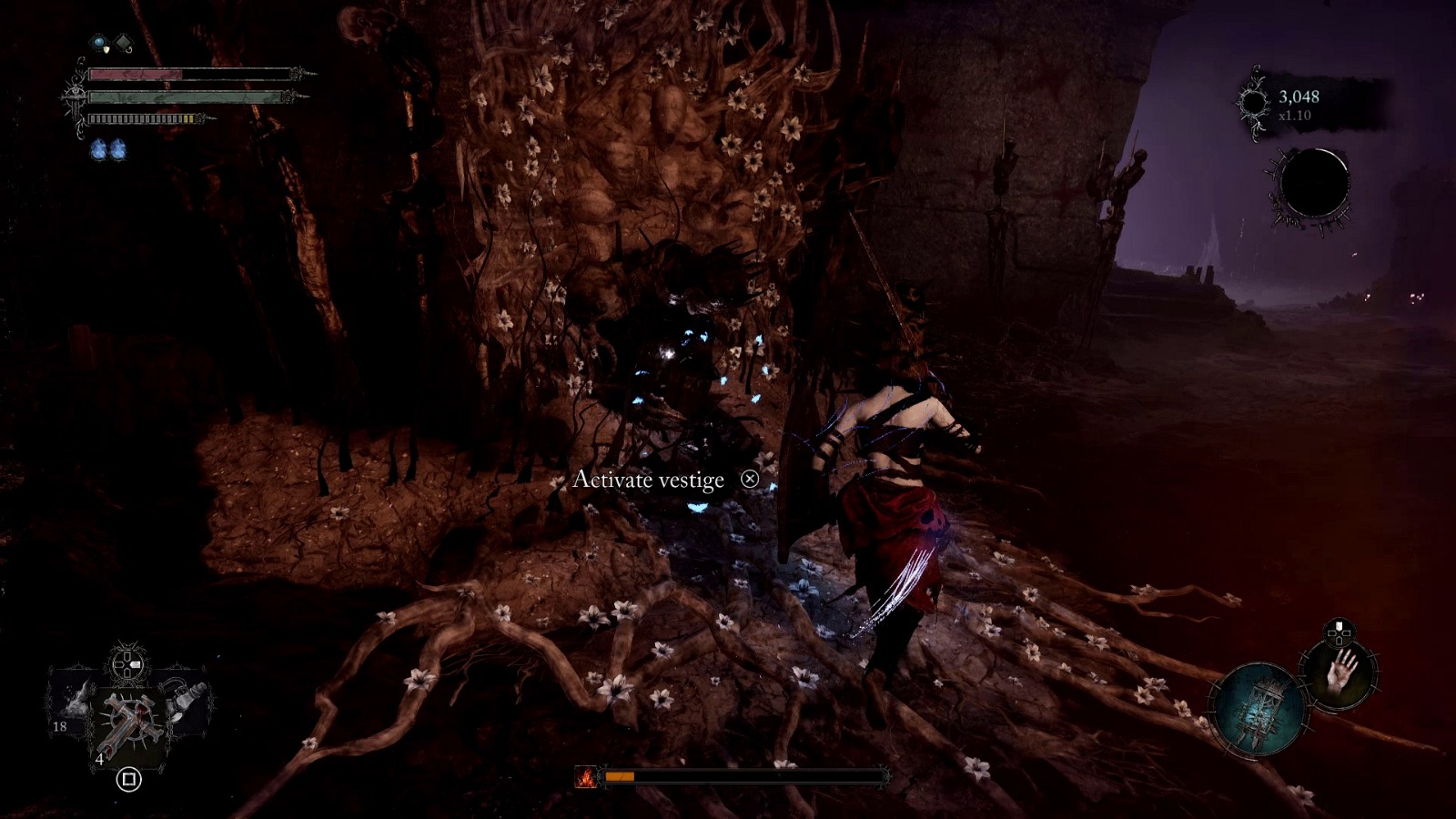The width and height of the screenshot is (1456, 819).
Task: Click the throwable item icon showing 18 charges
Action: point(73,705)
